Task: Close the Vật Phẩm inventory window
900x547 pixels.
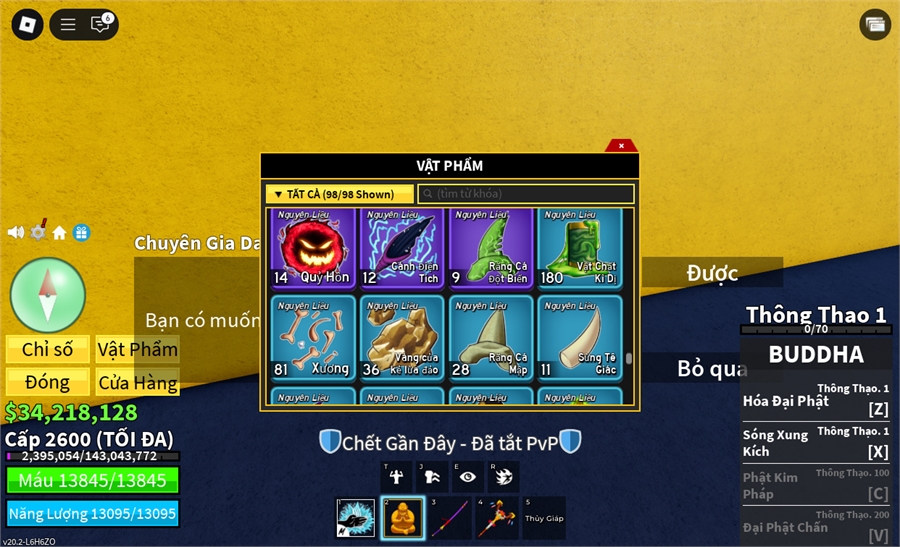Action: click(x=621, y=146)
